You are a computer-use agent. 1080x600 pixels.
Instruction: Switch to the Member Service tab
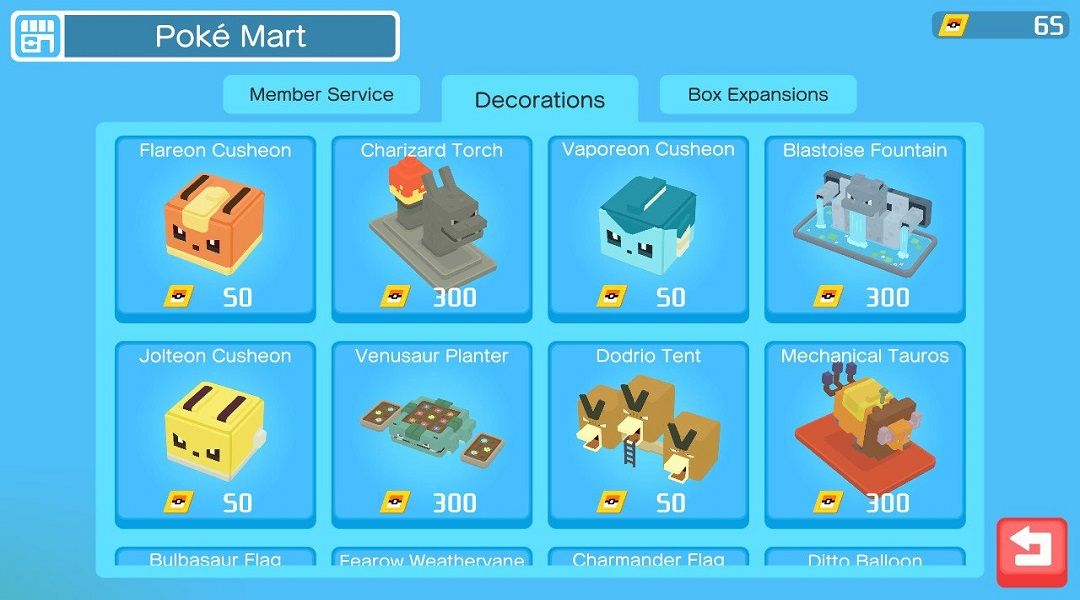321,95
